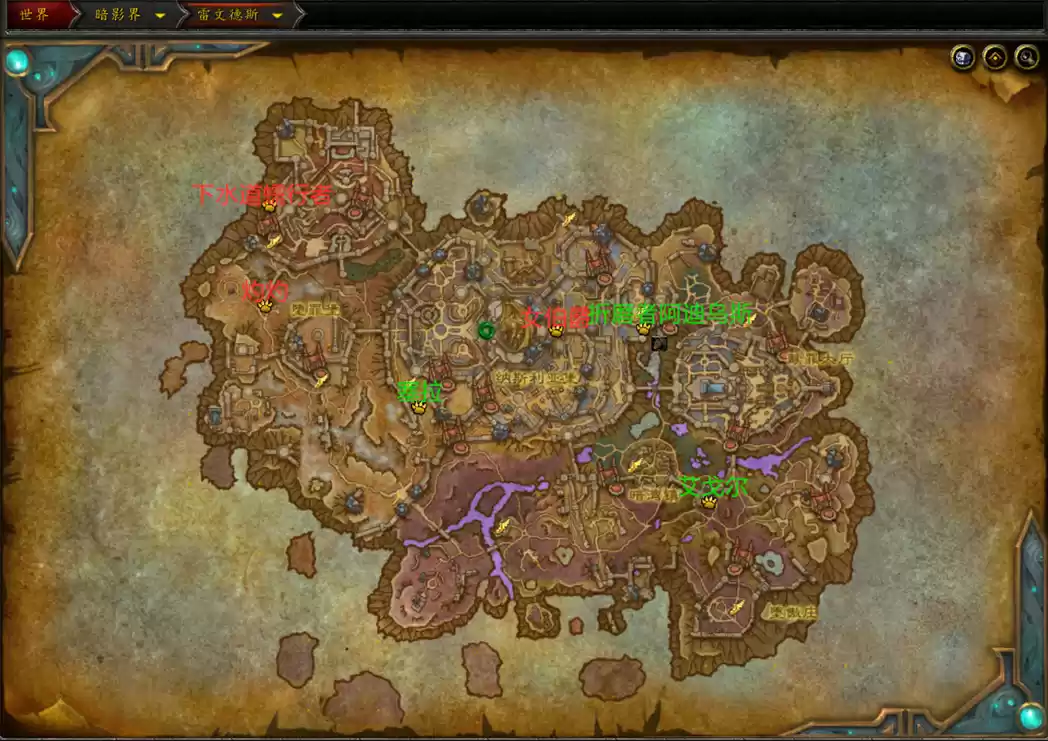Click the dark square marker near 折磨者阿迪乌斯
Screen dimensions: 1048x741
click(x=659, y=344)
